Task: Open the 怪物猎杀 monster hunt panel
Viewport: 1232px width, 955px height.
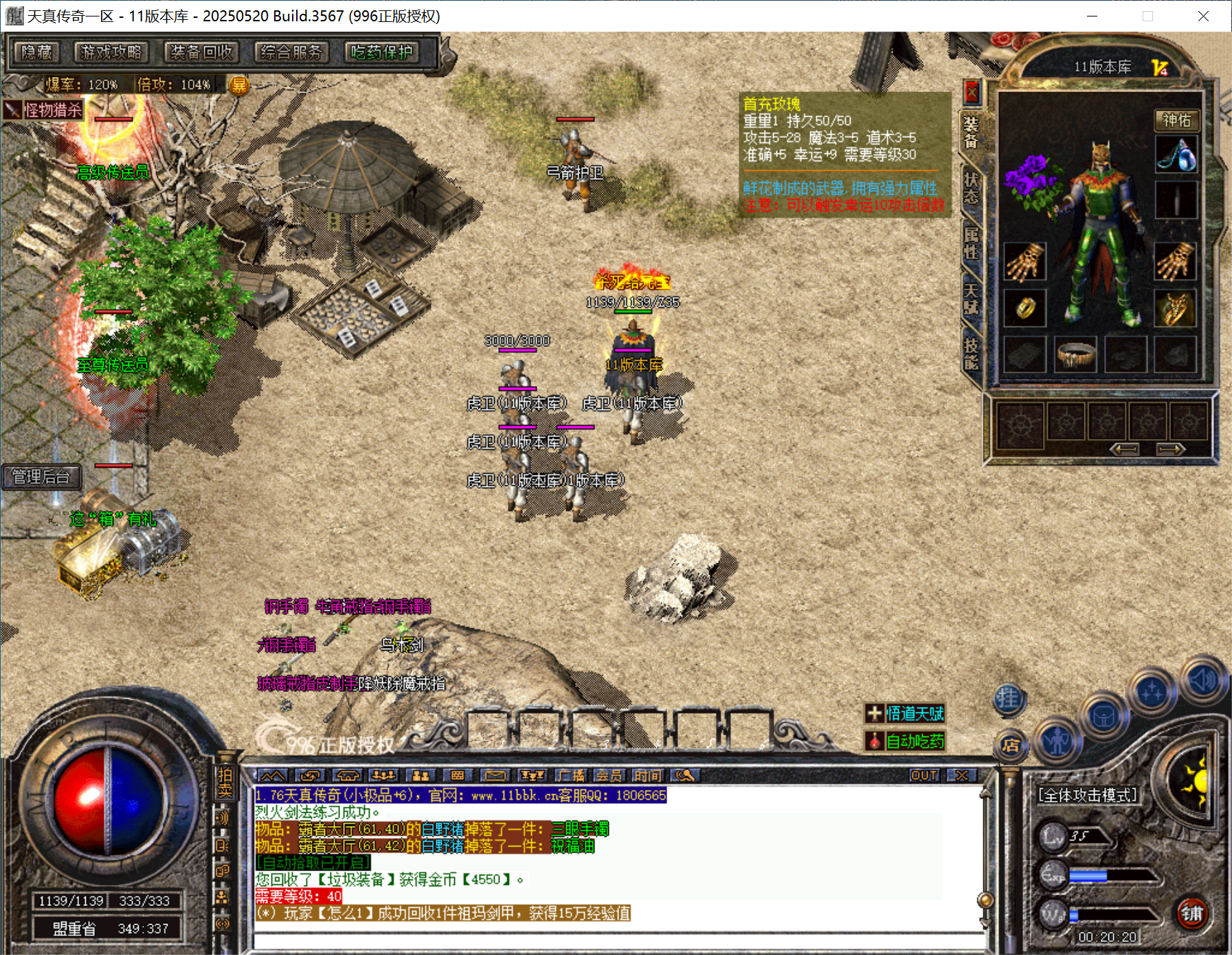Action: tap(45, 110)
